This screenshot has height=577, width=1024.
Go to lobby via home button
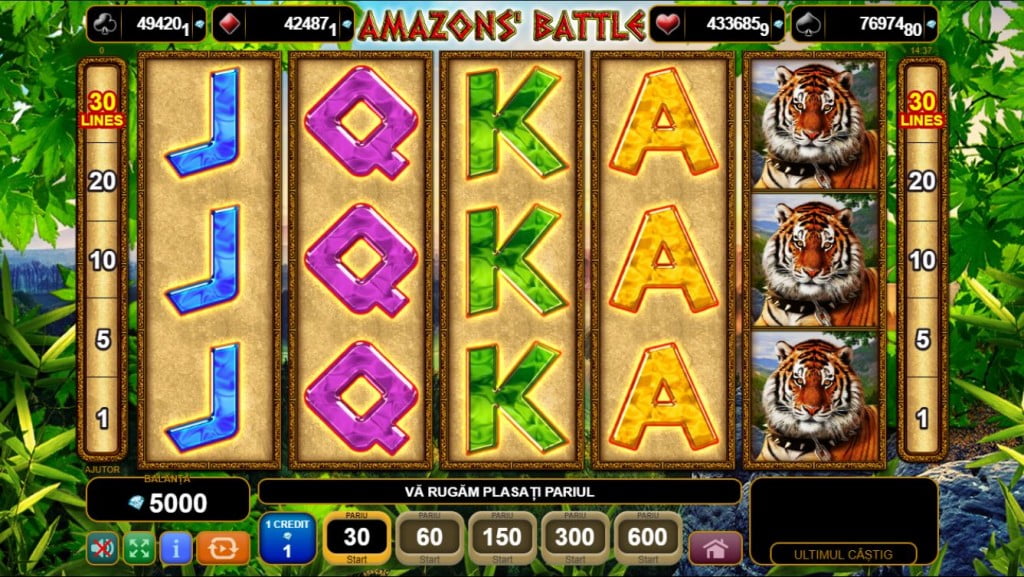coord(715,548)
